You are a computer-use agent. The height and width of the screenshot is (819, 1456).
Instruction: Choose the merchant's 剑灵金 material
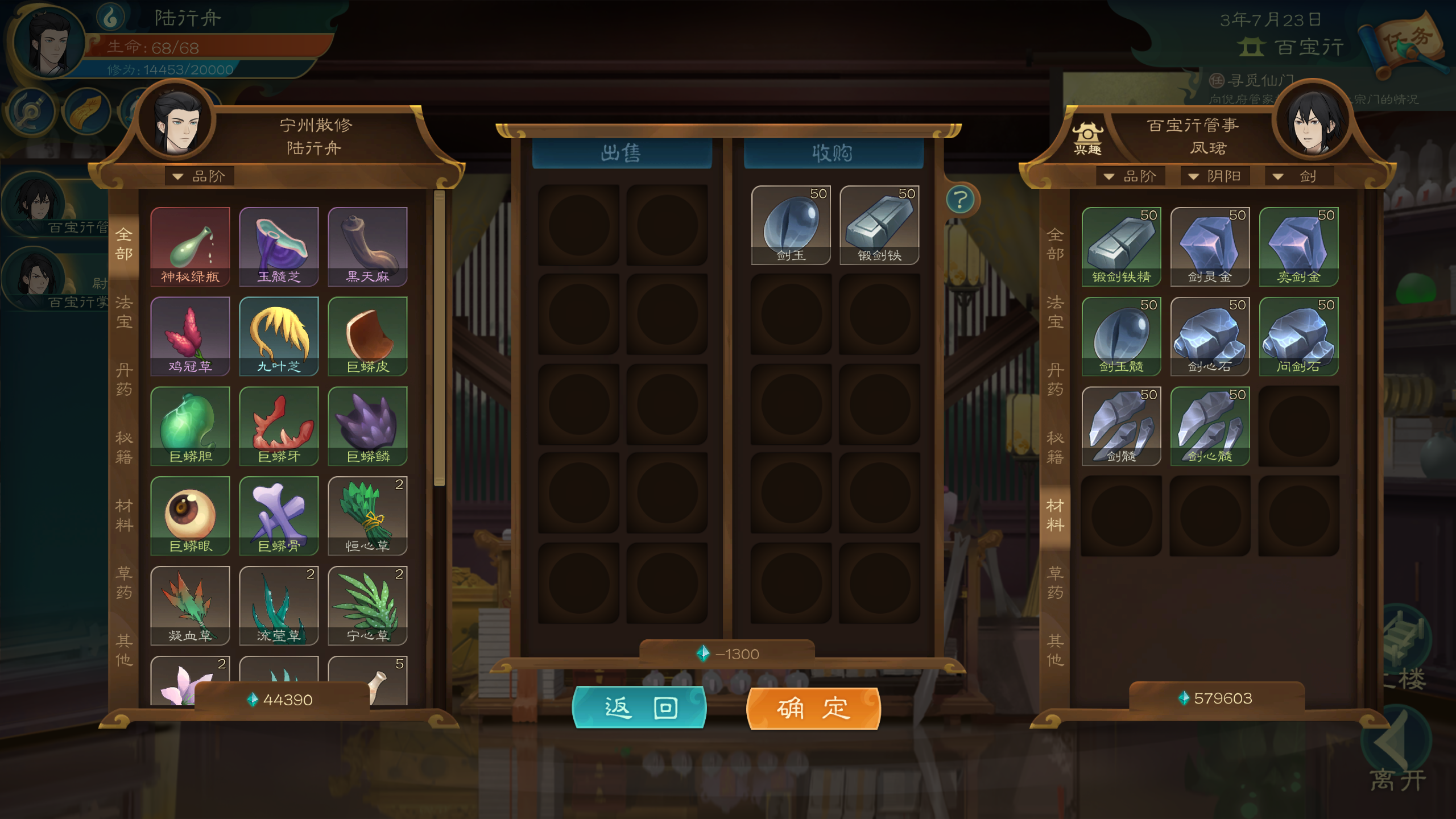point(1210,246)
